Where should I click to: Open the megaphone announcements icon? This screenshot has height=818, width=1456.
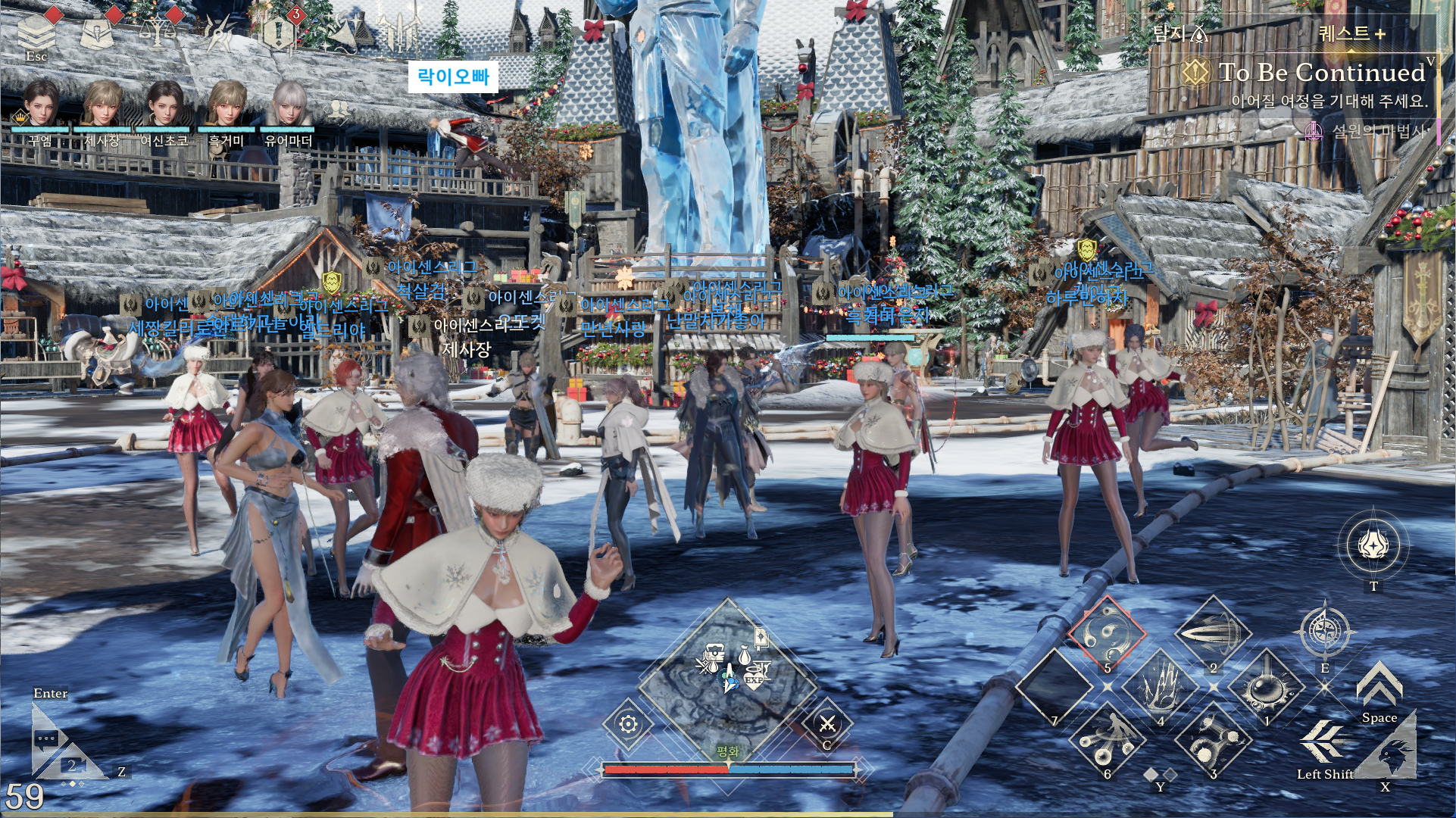tap(341, 32)
